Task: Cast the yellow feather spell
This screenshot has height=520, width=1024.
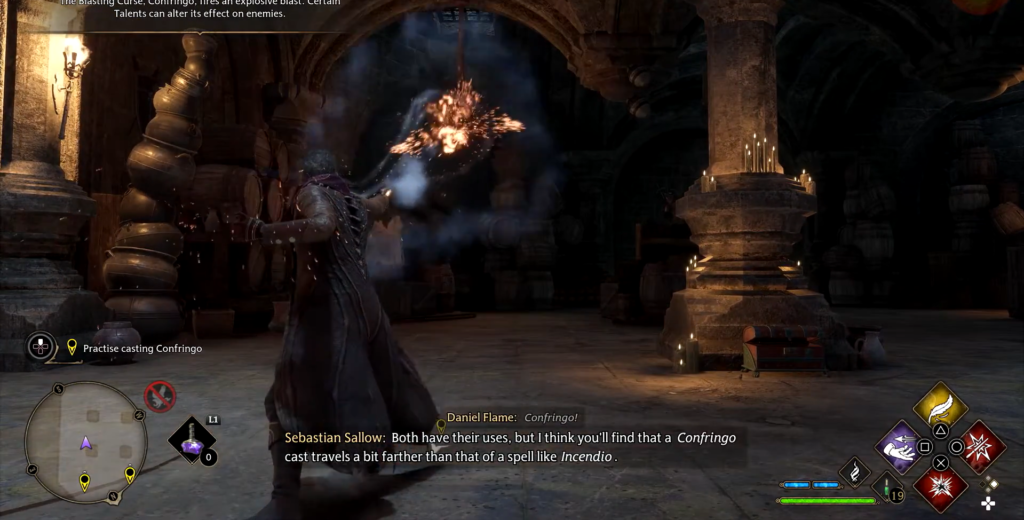Action: click(940, 405)
